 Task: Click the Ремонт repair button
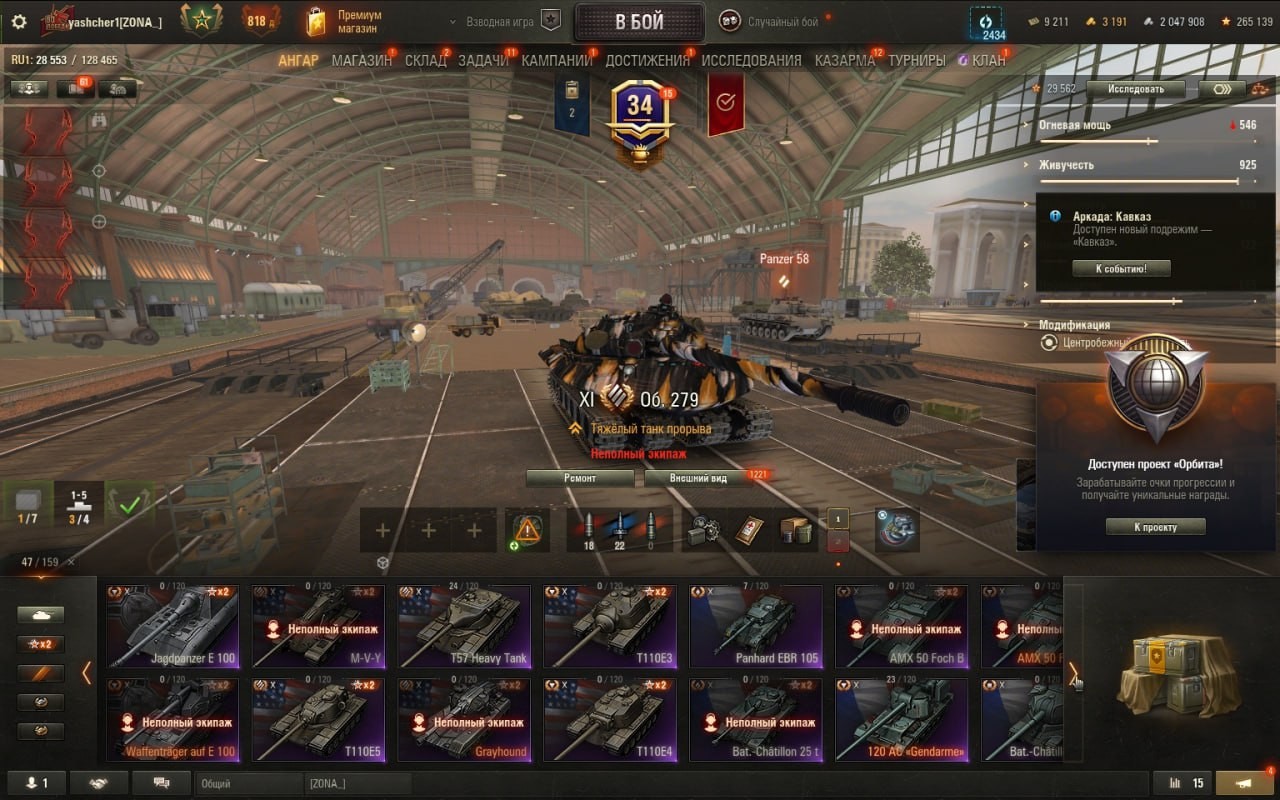point(580,478)
